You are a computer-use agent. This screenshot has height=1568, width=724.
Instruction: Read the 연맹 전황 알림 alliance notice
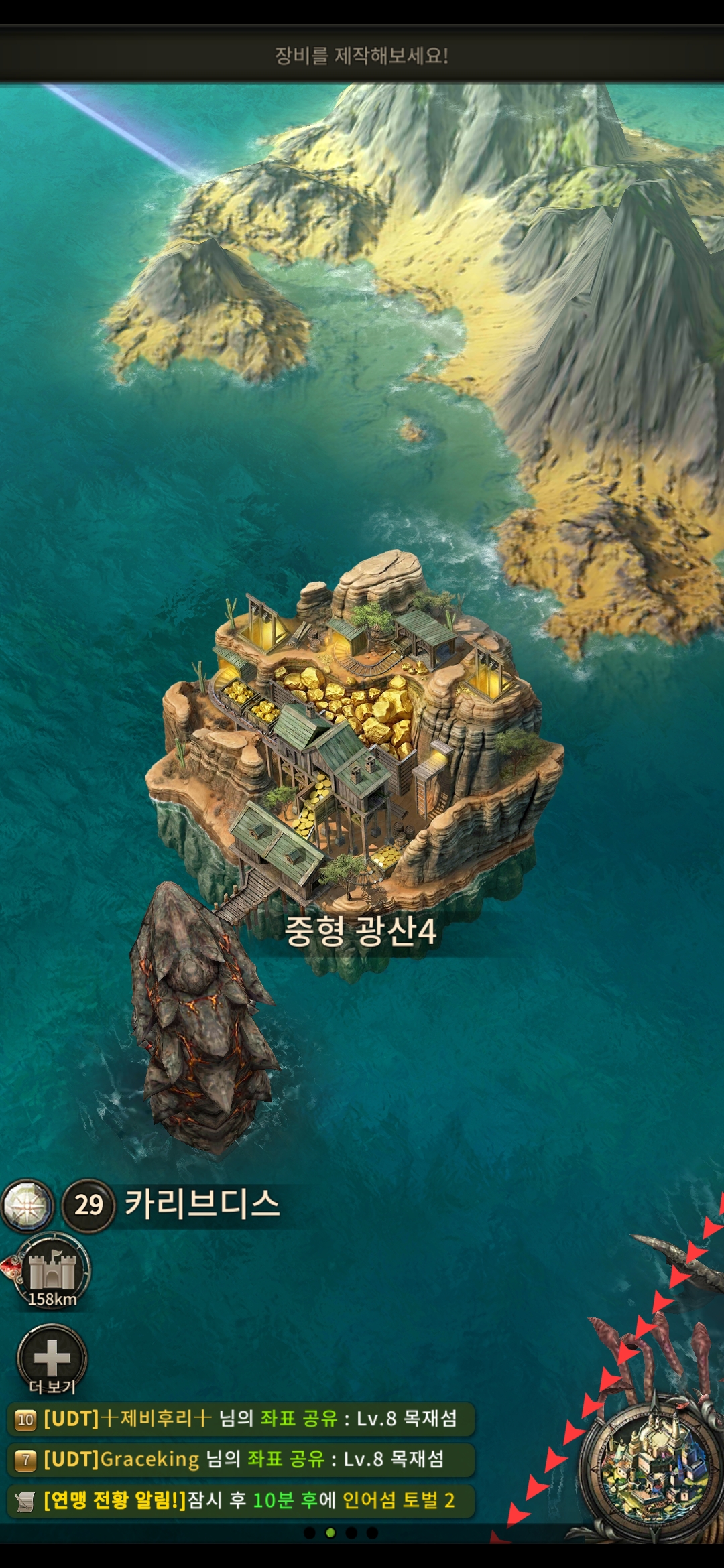(x=241, y=1500)
